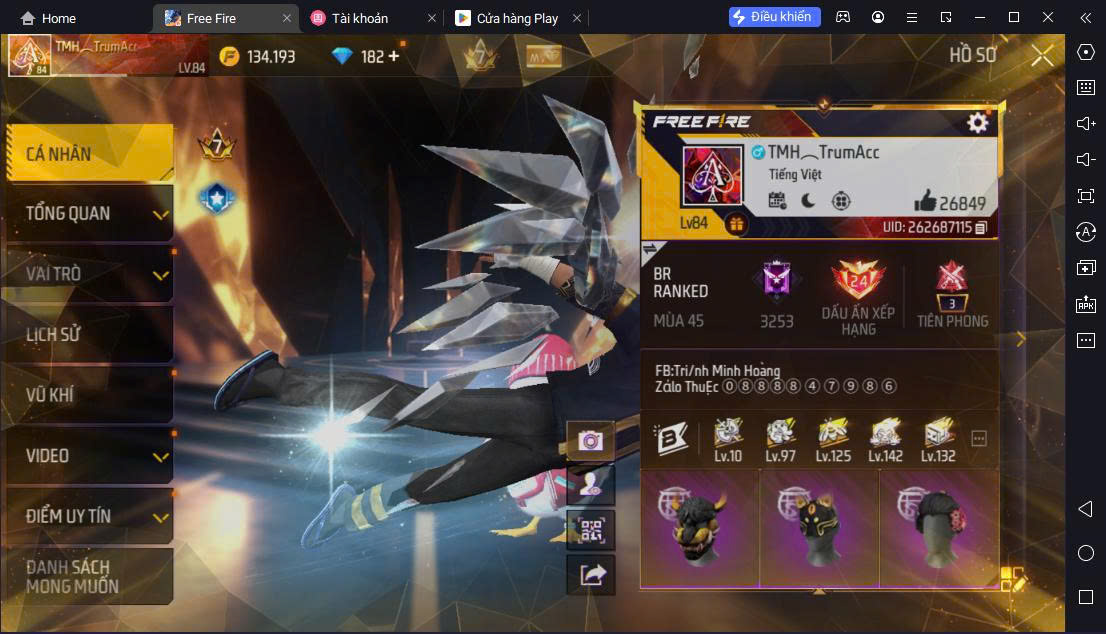Close the HỒ SƠ profile screen
1106x634 pixels.
pyautogui.click(x=1042, y=56)
